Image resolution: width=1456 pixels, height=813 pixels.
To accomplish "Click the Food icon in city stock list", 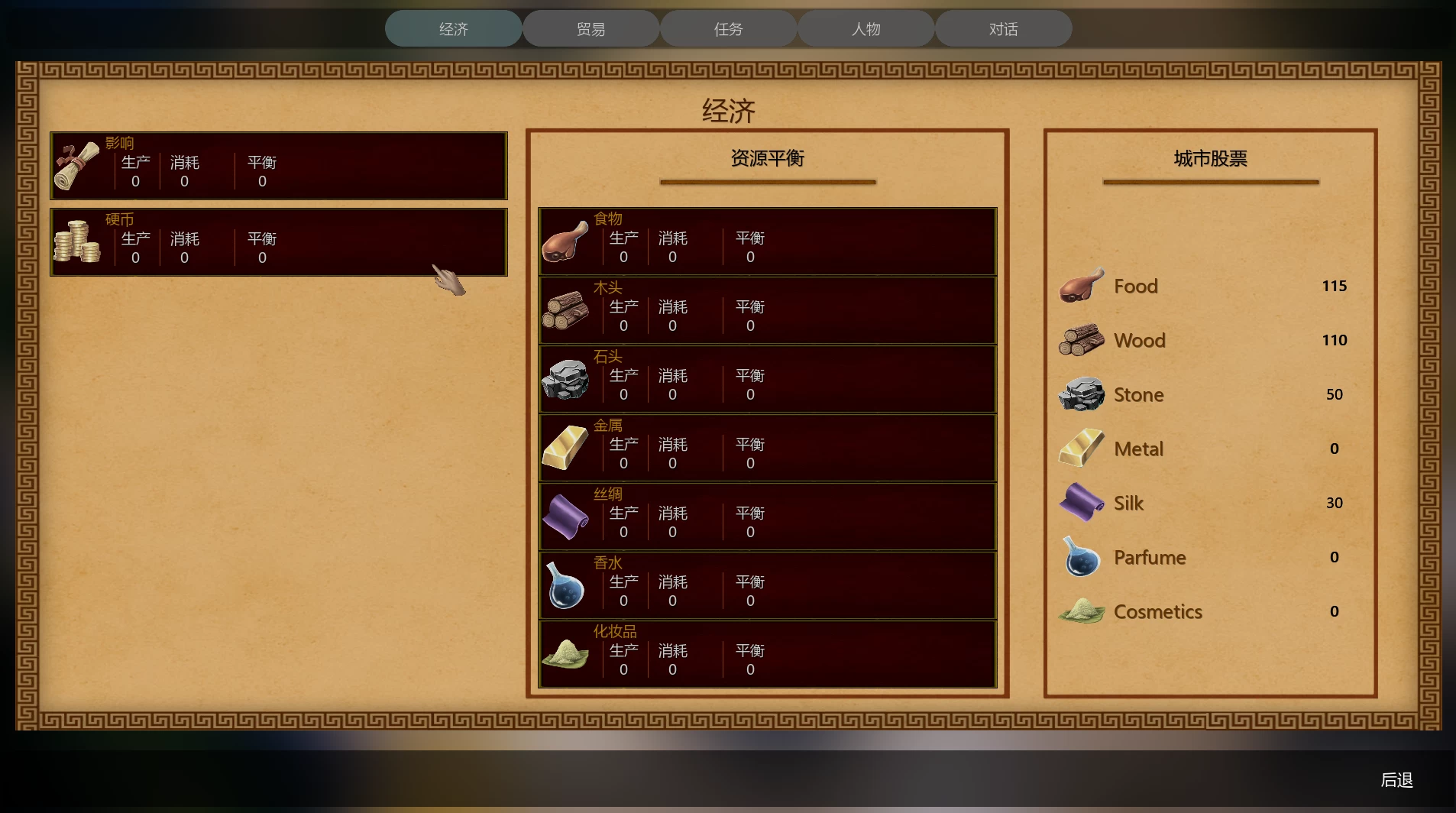I will coord(1080,285).
